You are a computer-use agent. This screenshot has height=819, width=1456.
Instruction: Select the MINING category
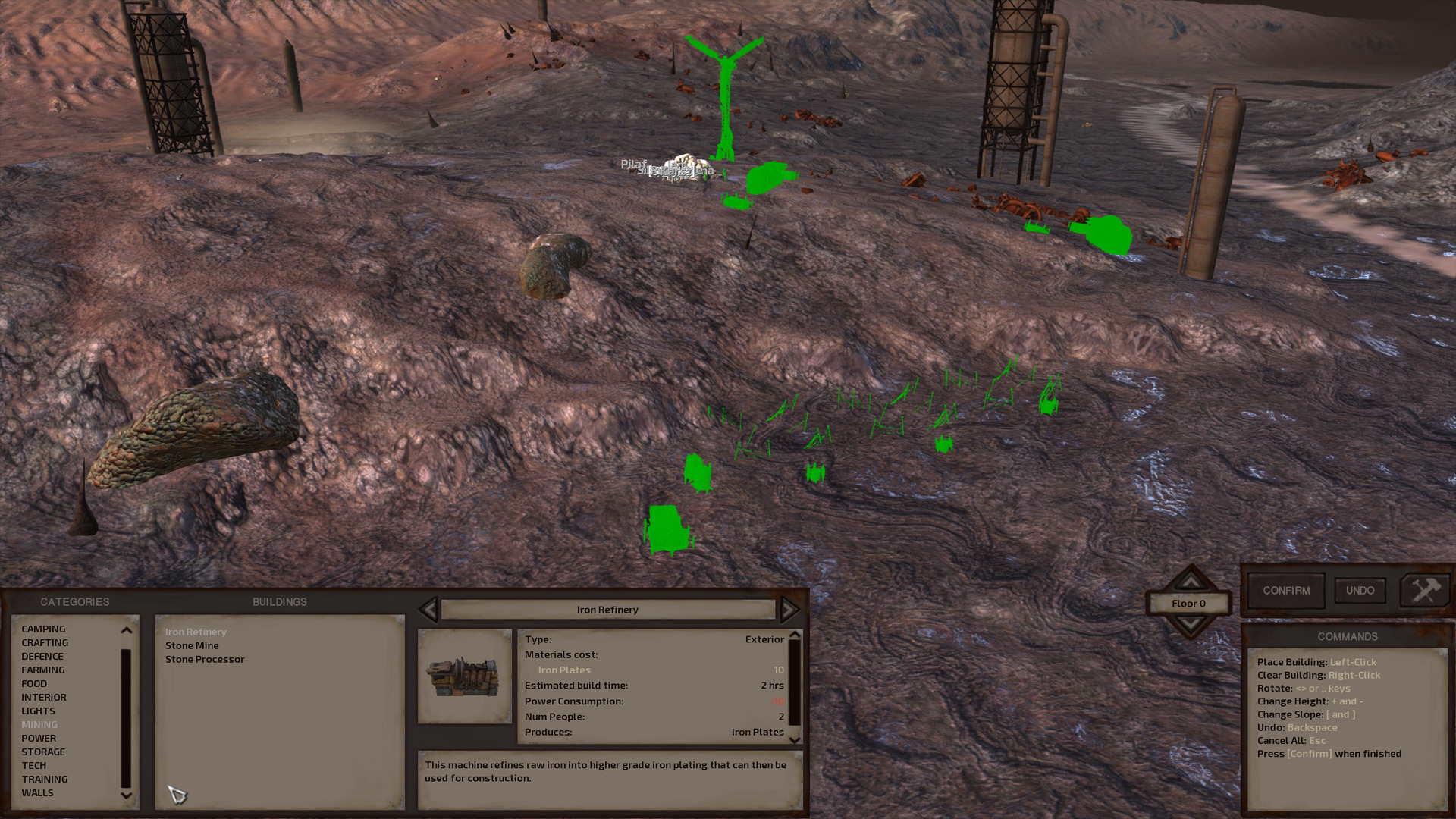[40, 724]
